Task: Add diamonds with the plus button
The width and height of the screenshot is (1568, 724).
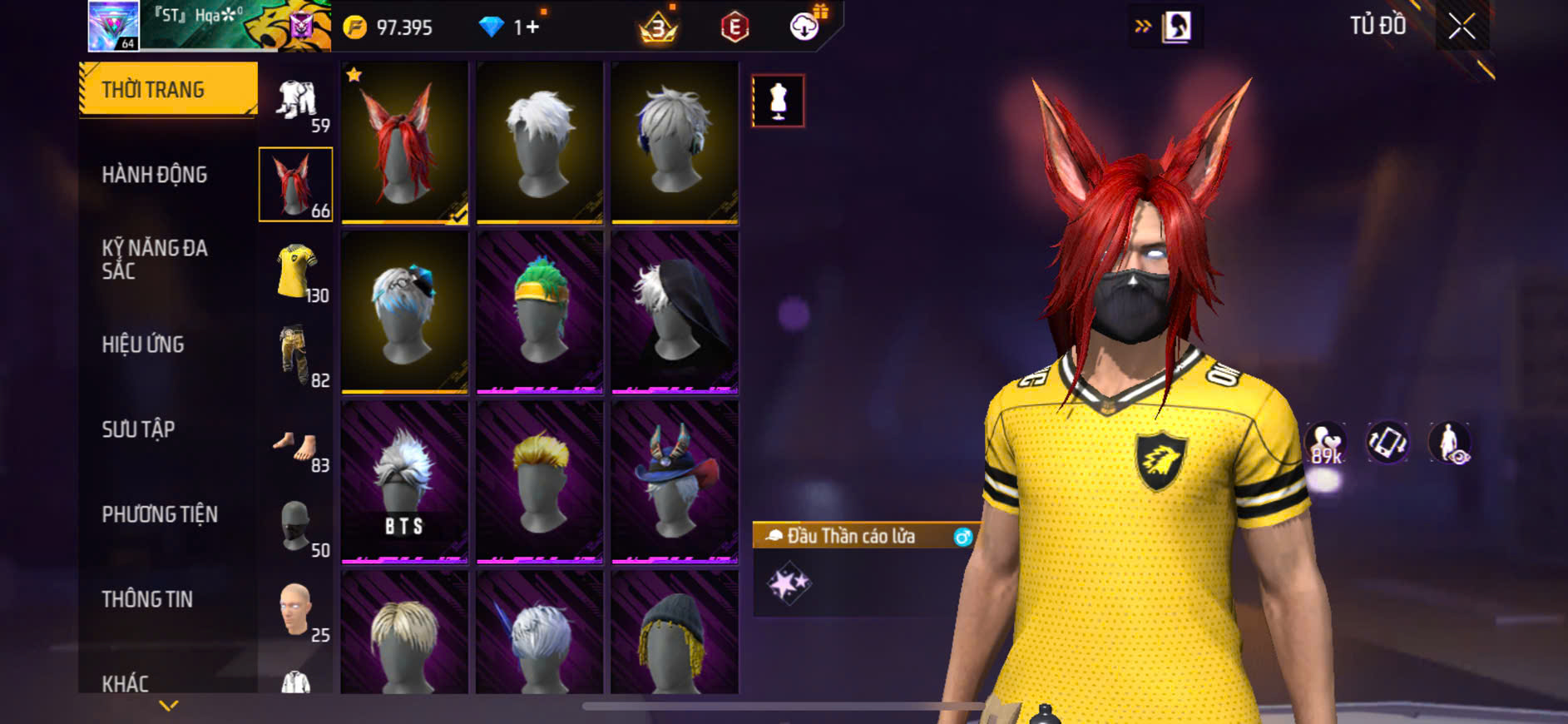Action: [532, 27]
